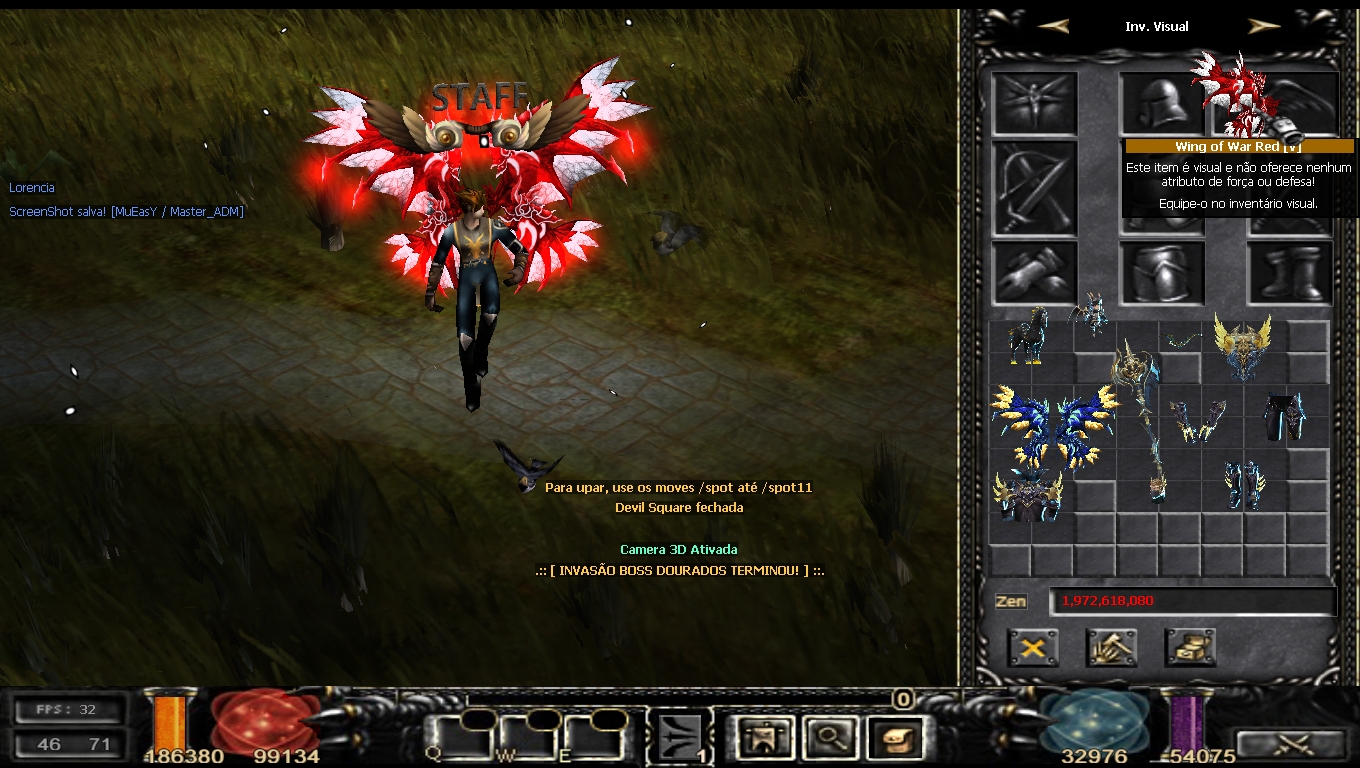Go to the next inventory page arrow
The image size is (1360, 768).
(1264, 27)
